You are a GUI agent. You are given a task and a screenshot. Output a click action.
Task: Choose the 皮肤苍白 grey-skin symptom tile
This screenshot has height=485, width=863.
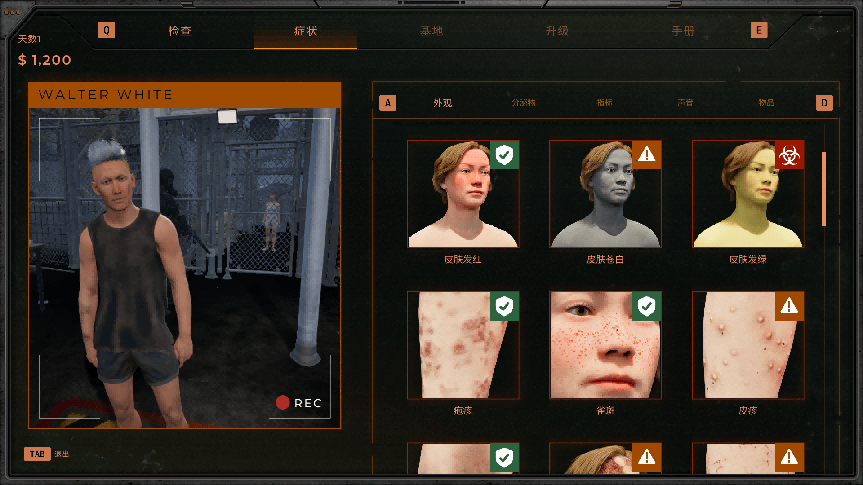click(x=605, y=194)
